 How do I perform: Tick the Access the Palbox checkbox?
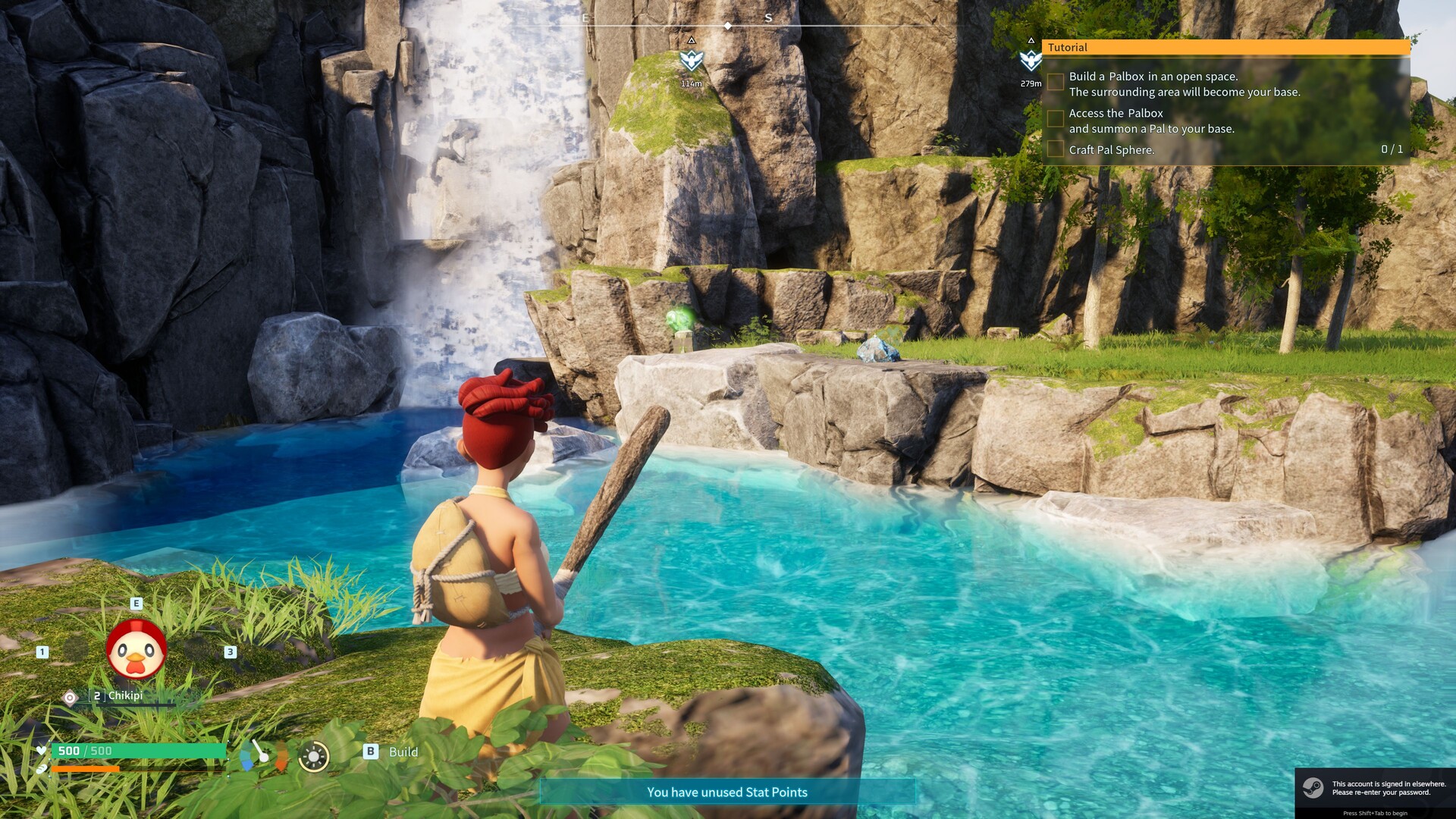(x=1055, y=118)
